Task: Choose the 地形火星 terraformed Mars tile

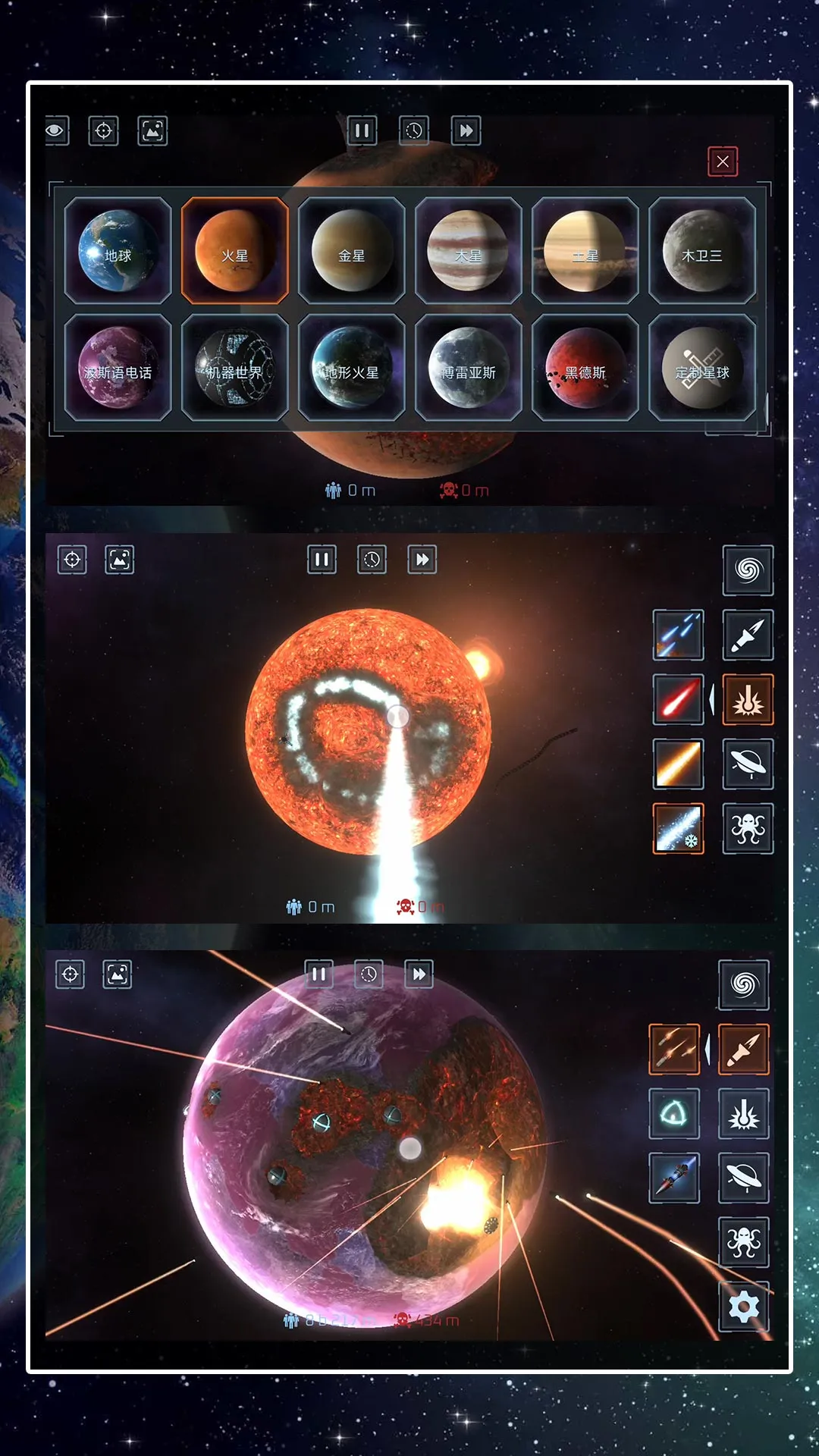Action: coord(352,369)
